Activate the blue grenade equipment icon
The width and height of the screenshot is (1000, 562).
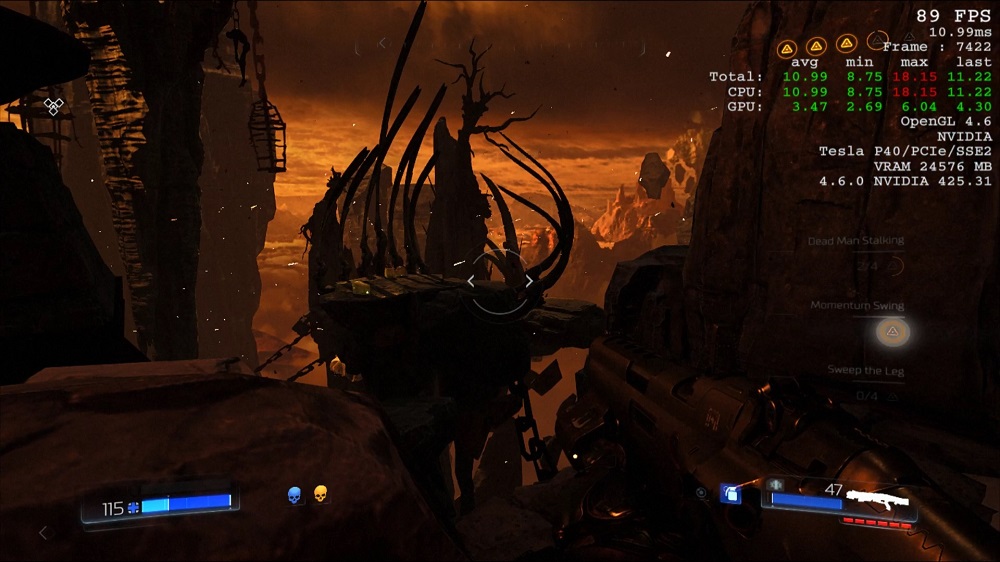[731, 493]
